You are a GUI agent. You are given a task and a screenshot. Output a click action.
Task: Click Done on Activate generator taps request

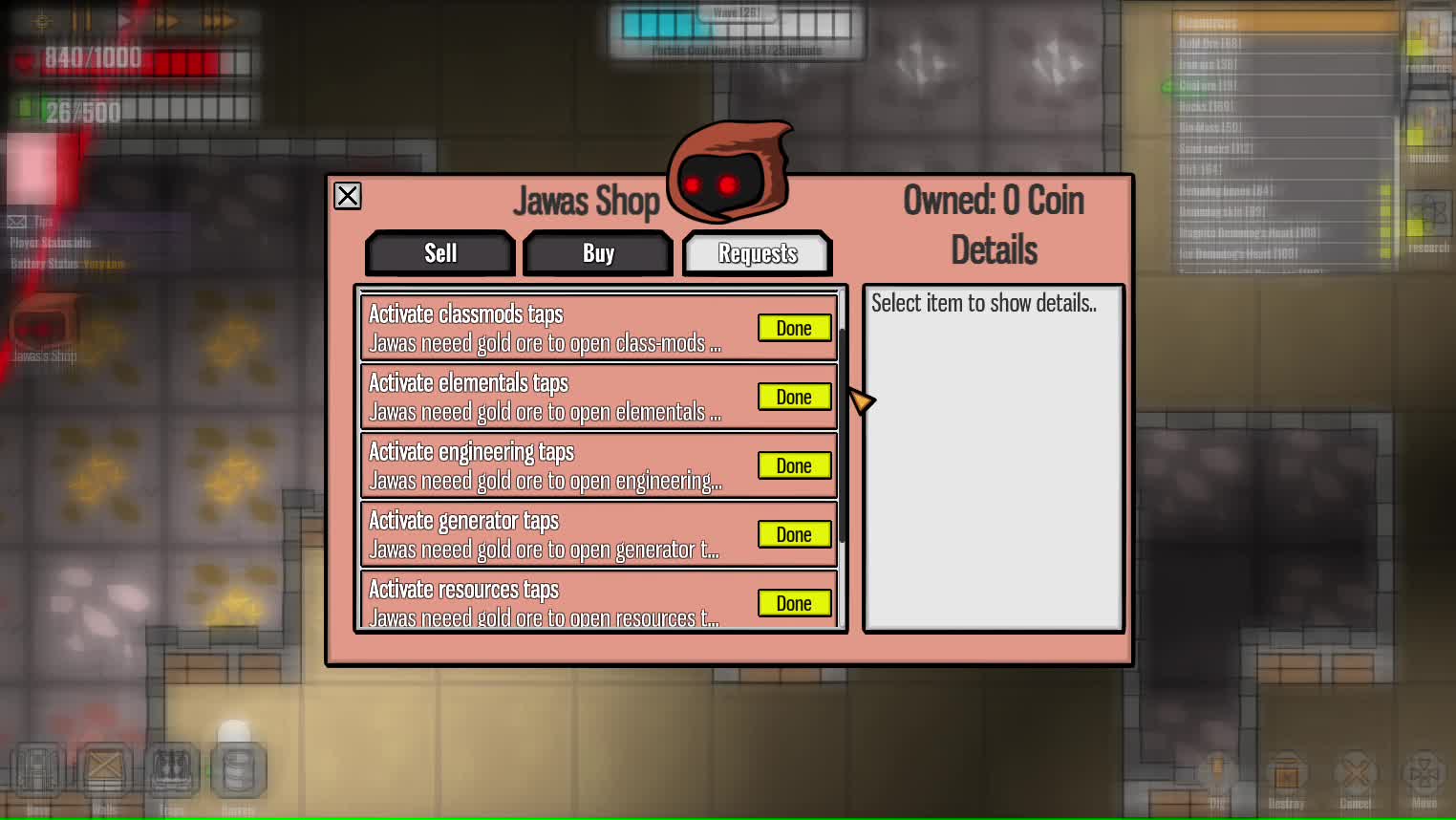point(794,534)
